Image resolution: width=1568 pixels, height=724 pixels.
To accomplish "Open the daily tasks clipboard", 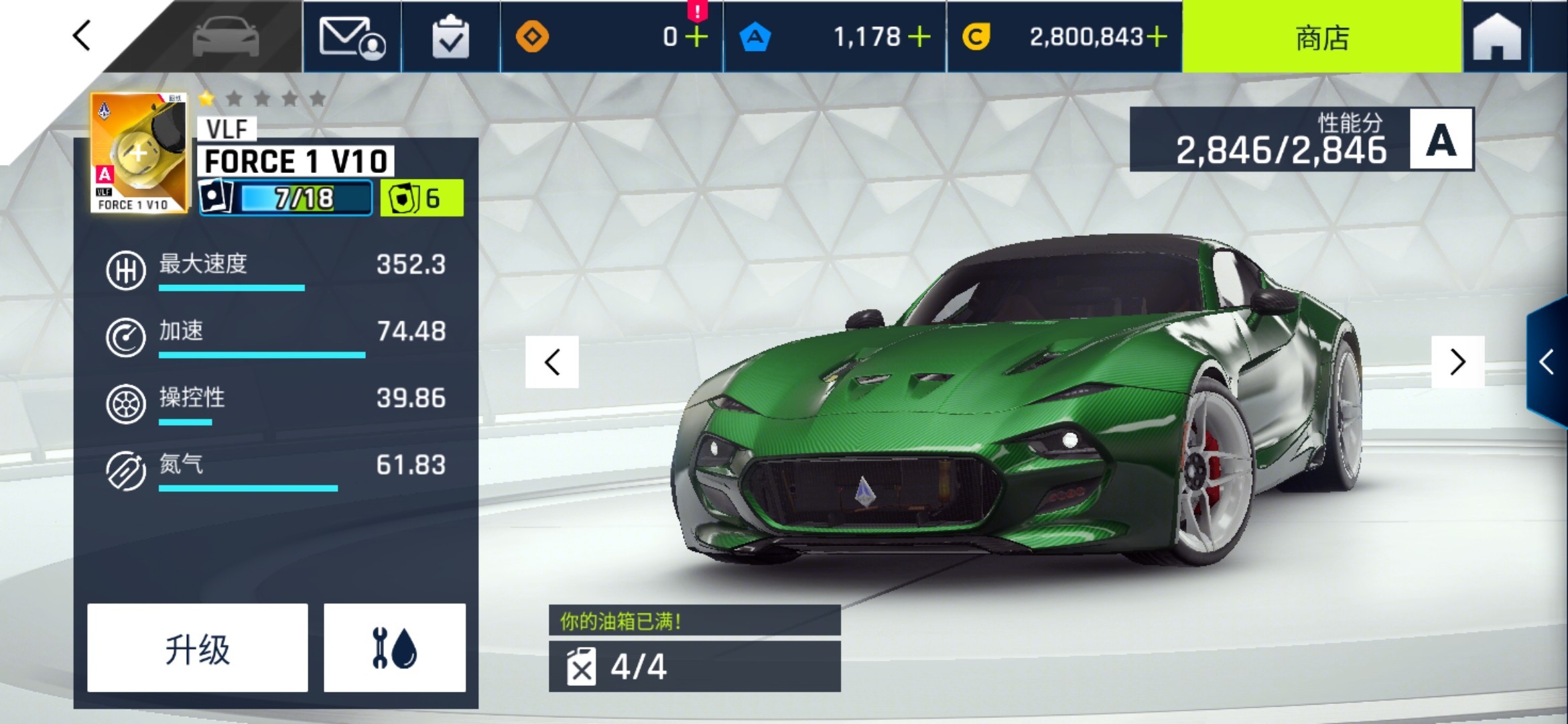I will 450,37.
